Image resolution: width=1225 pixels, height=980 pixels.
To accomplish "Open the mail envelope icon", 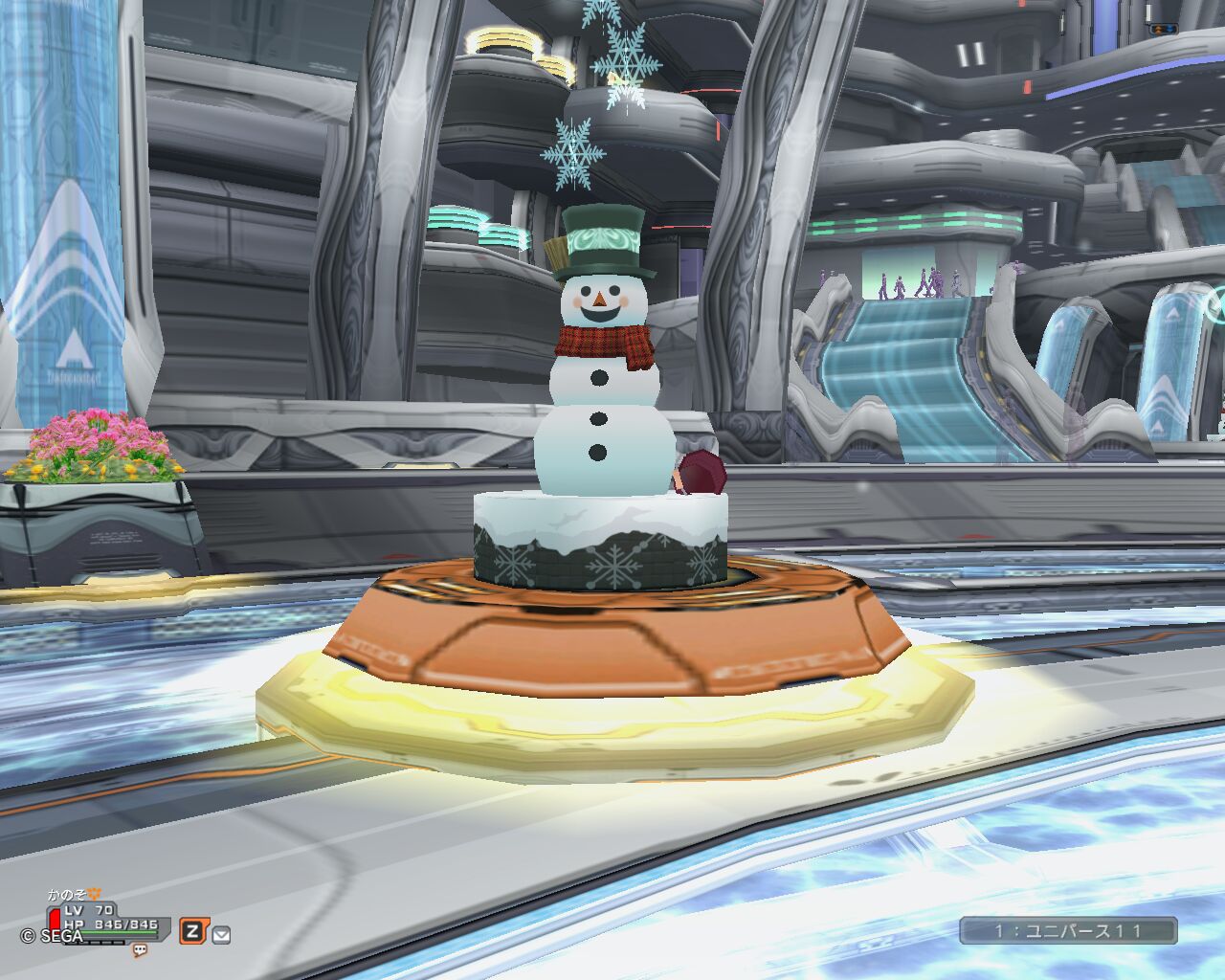I will click(x=222, y=934).
